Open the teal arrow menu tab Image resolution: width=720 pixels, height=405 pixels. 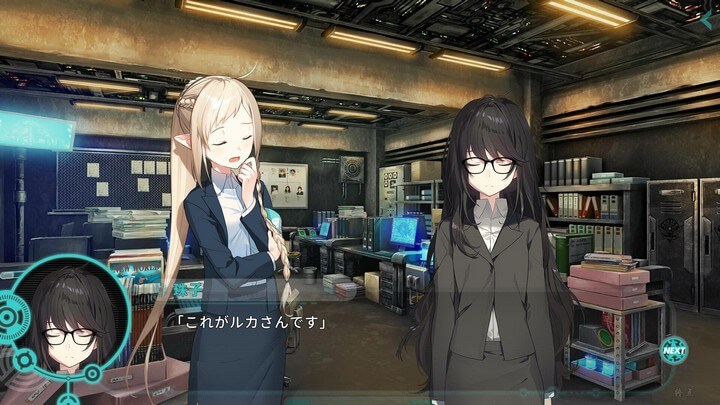(x=707, y=20)
